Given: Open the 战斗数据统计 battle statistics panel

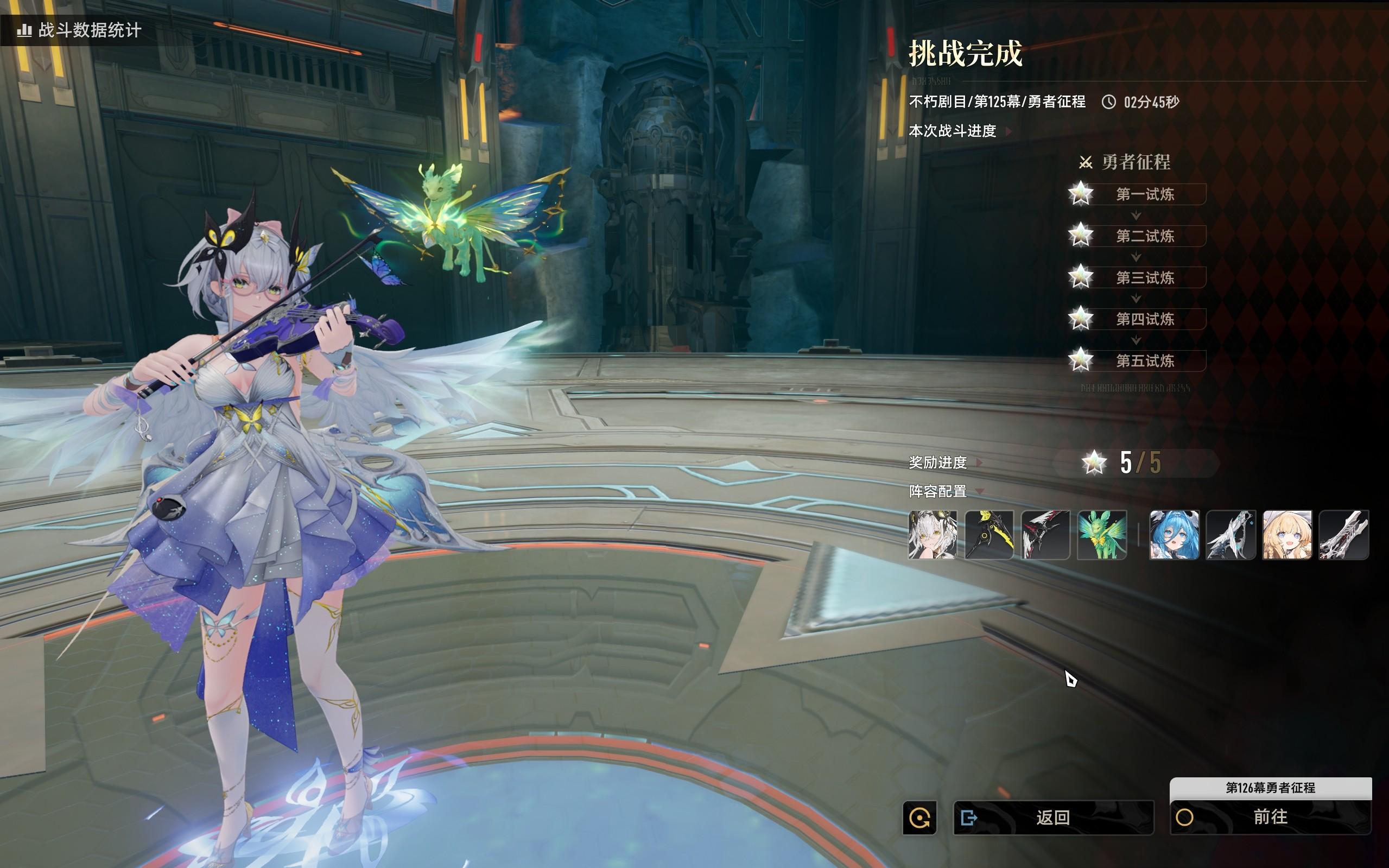Looking at the screenshot, I should [x=80, y=30].
